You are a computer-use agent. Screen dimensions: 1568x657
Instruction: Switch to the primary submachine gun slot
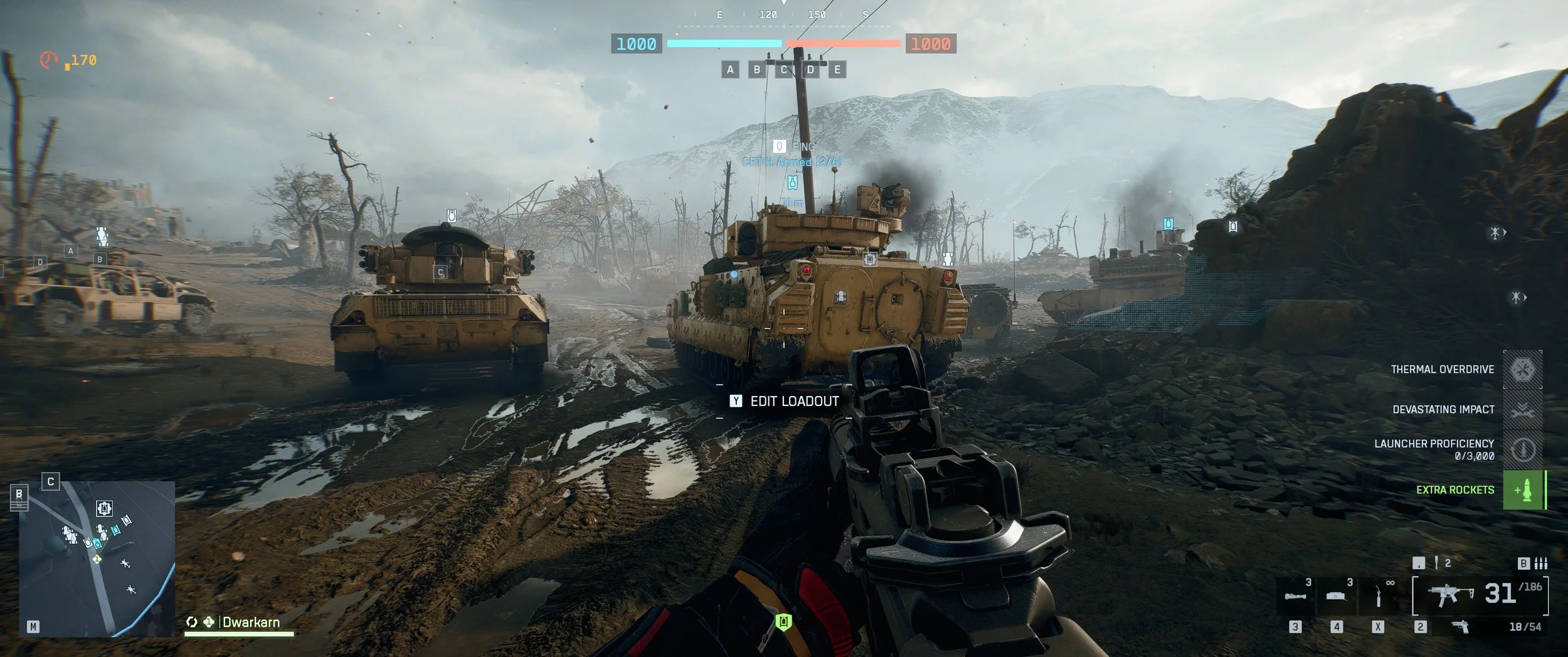point(1449,594)
